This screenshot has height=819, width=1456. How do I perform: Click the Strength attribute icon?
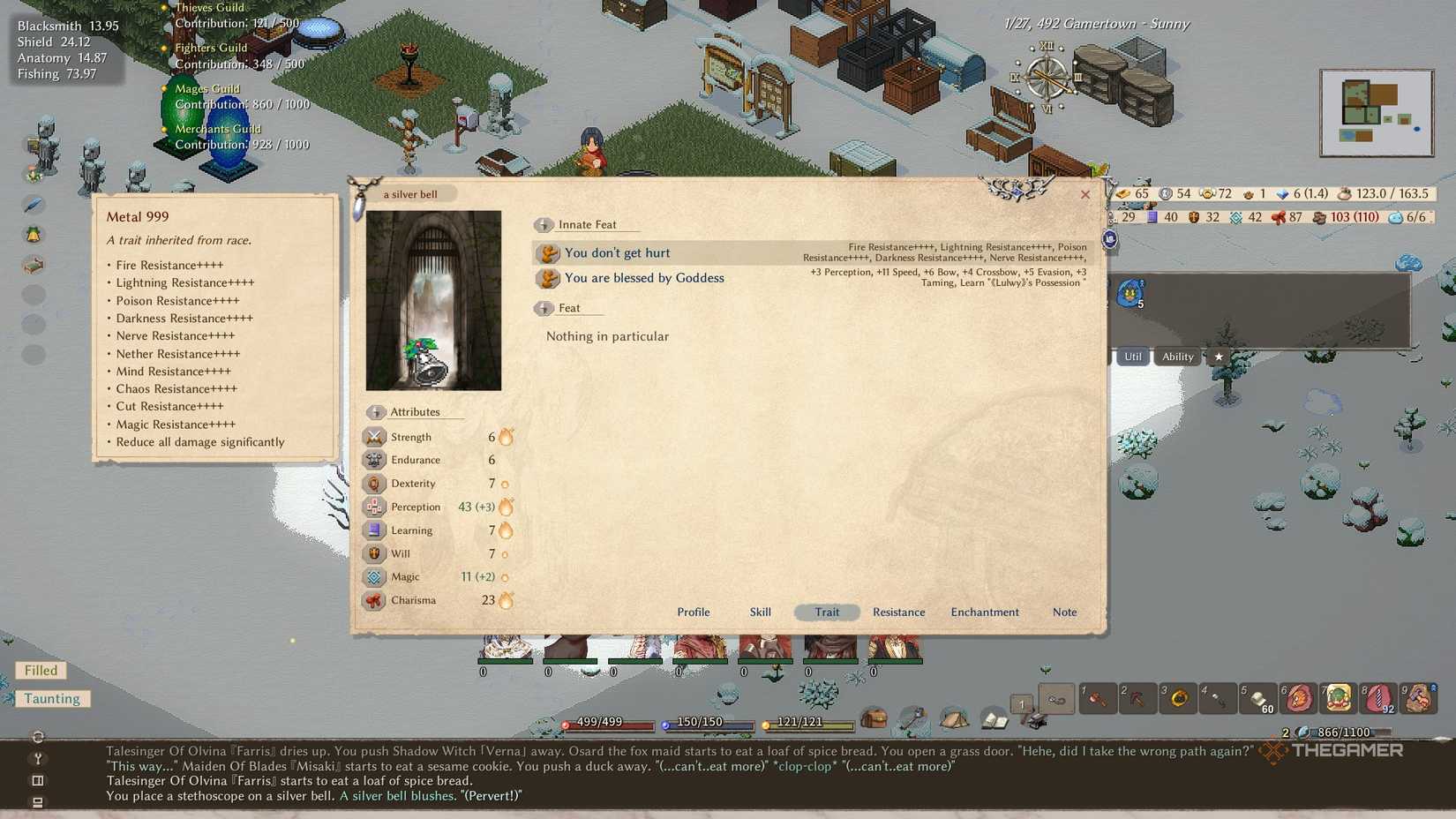376,436
